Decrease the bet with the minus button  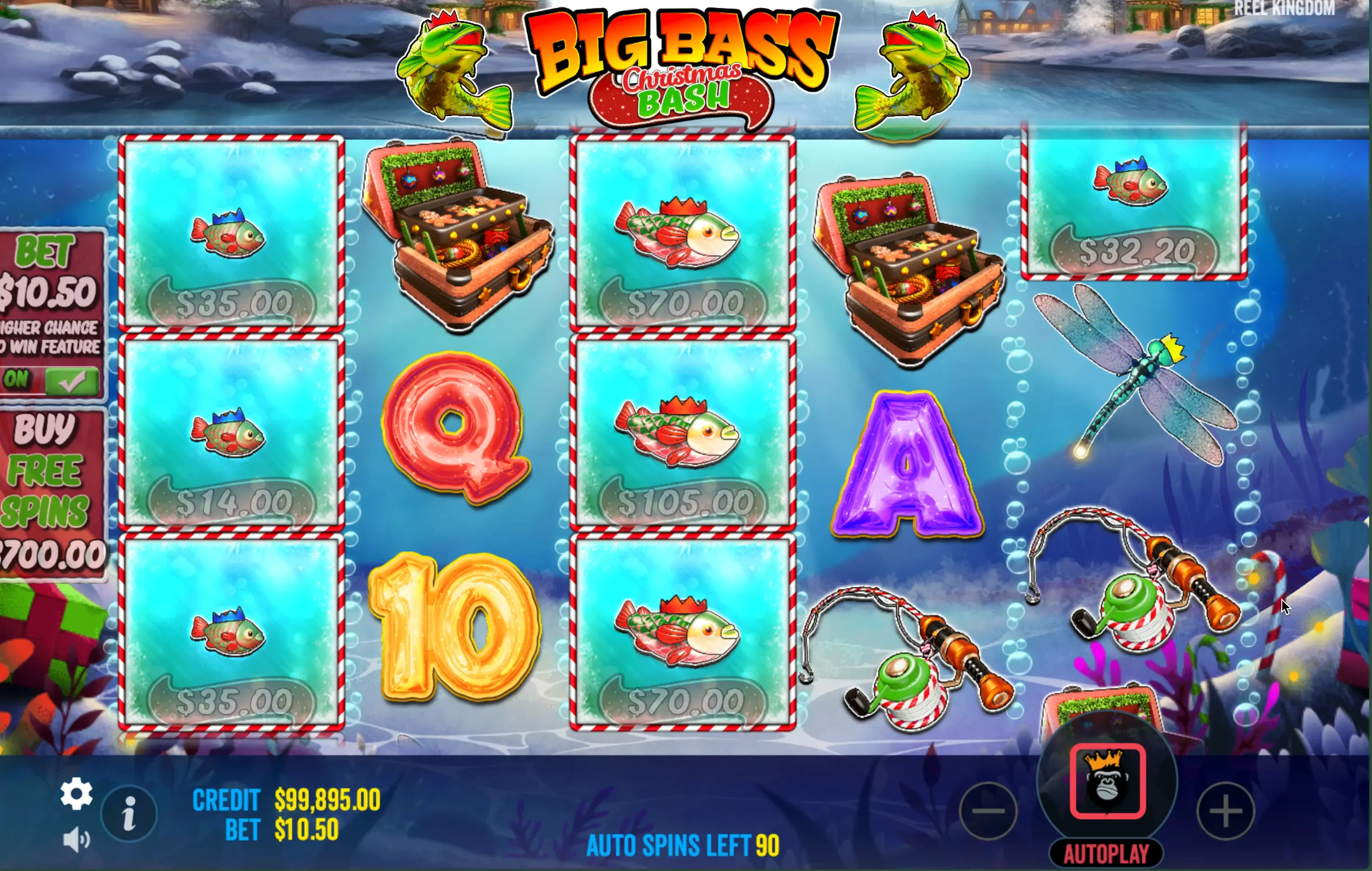989,811
